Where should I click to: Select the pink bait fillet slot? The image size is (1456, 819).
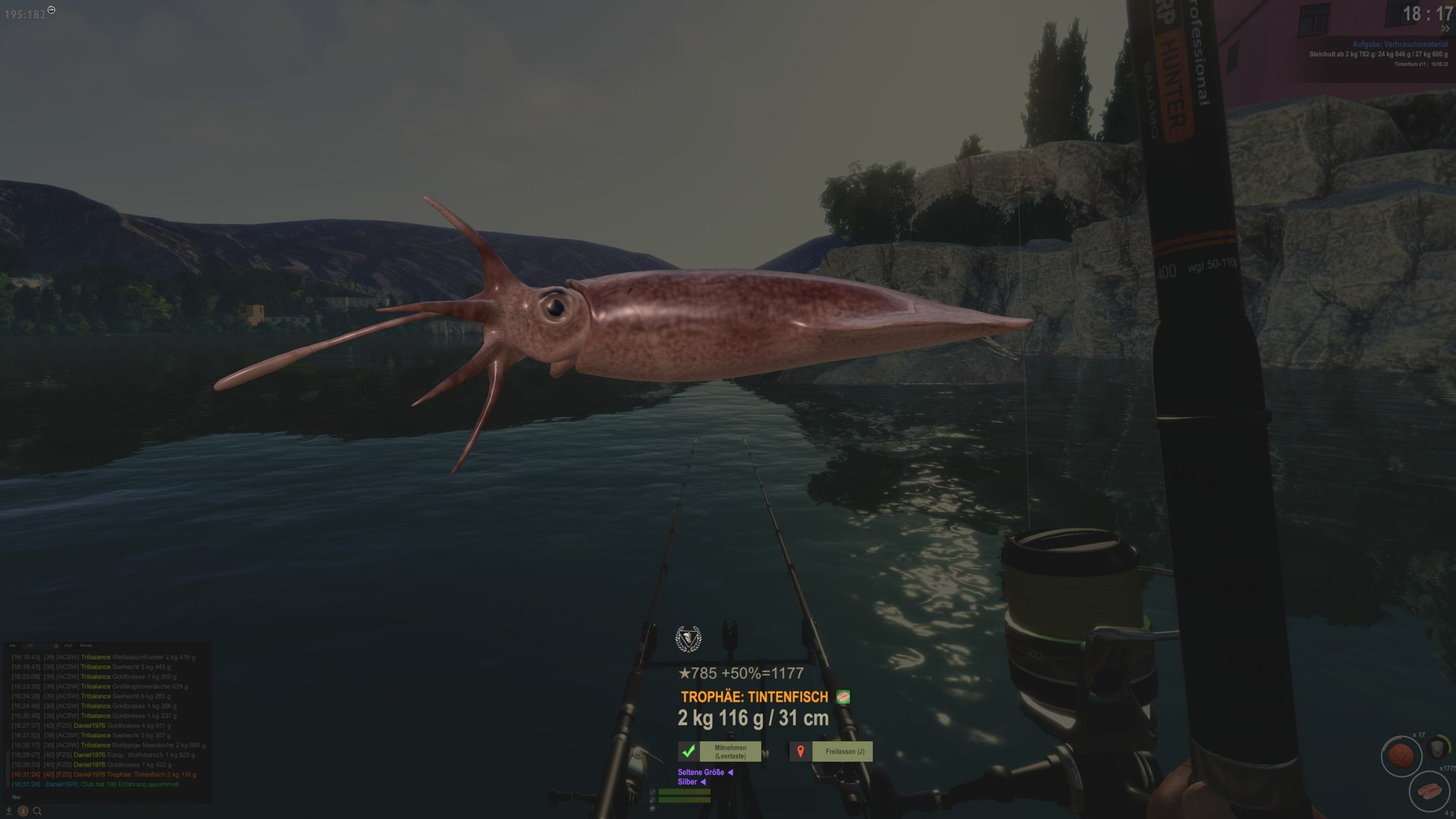tap(1429, 792)
